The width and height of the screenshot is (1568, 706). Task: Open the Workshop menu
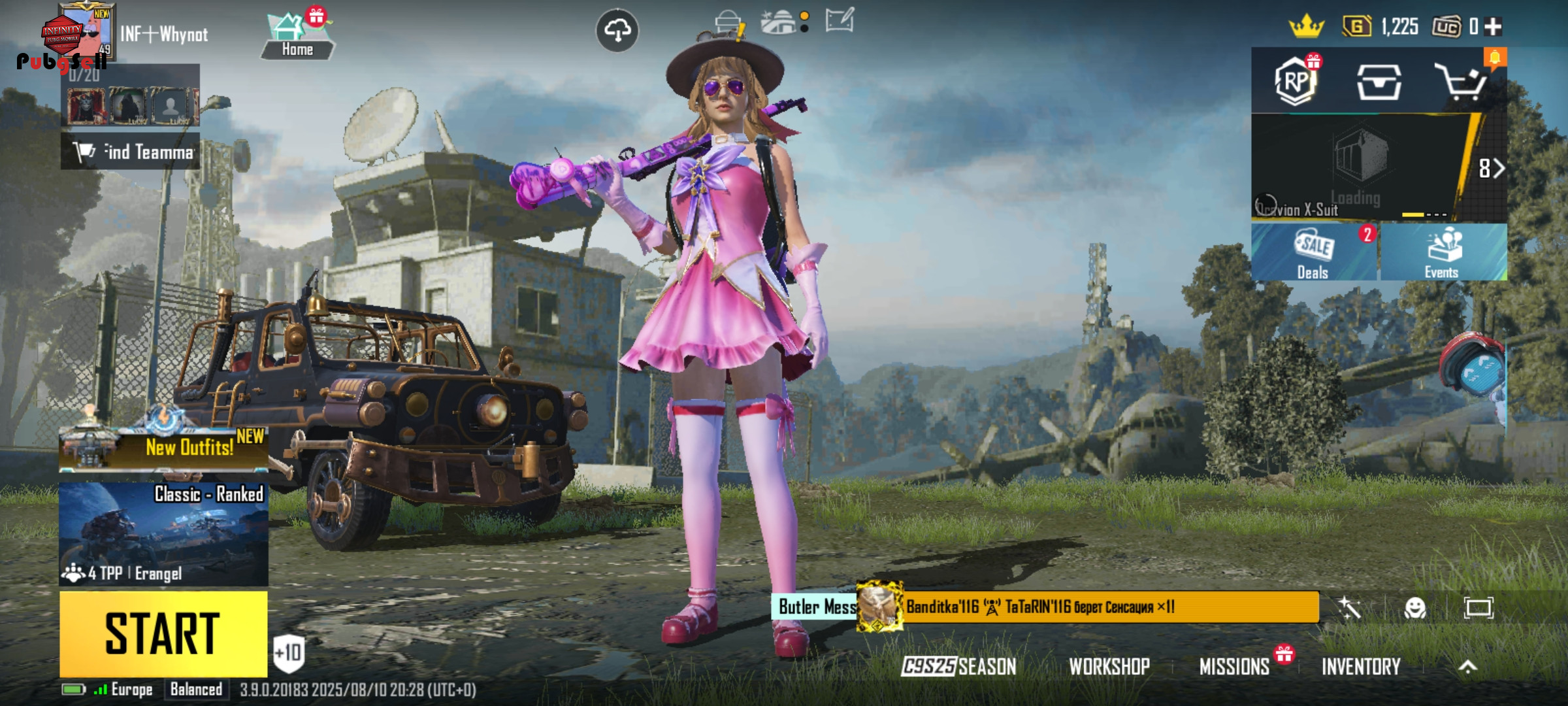point(1109,666)
